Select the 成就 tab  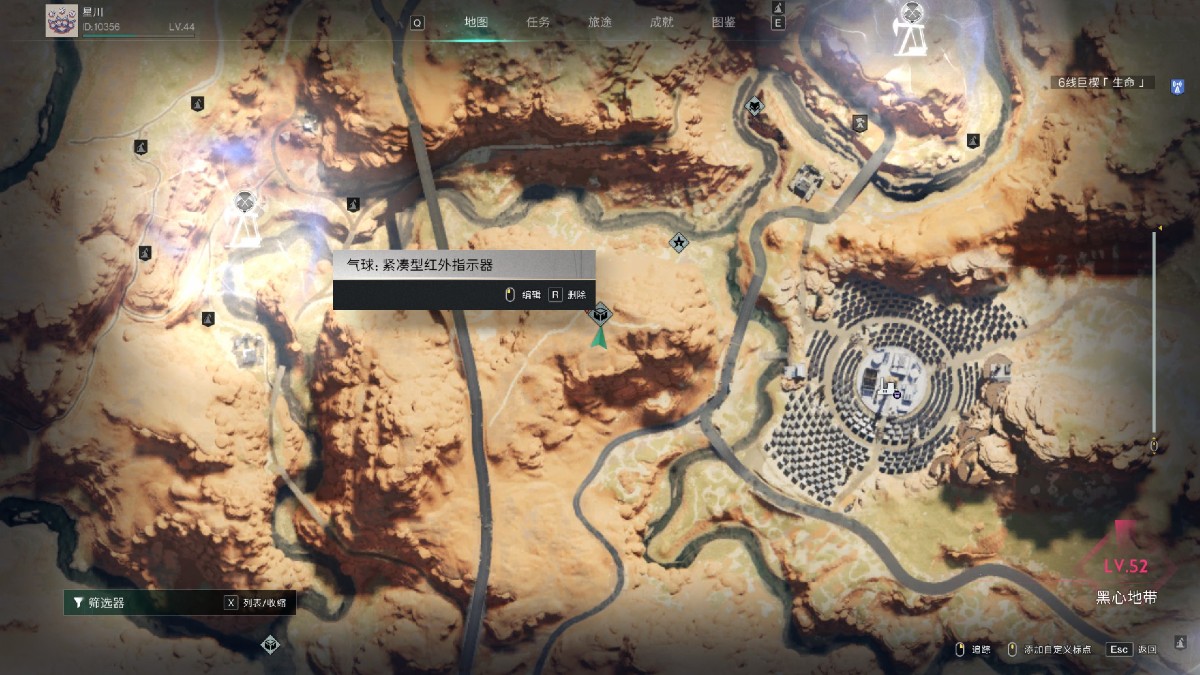coord(661,22)
